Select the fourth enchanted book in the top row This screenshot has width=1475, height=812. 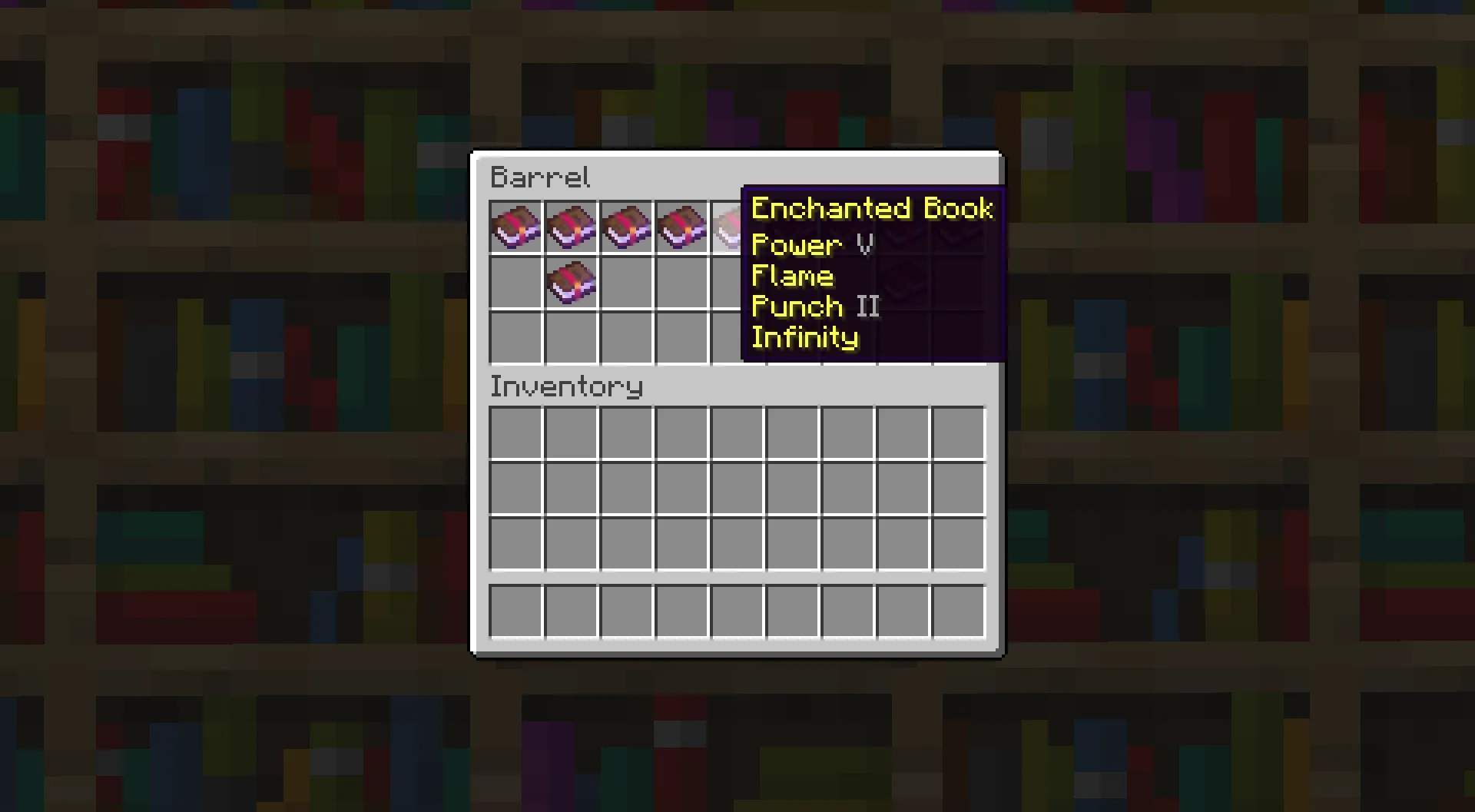(681, 227)
